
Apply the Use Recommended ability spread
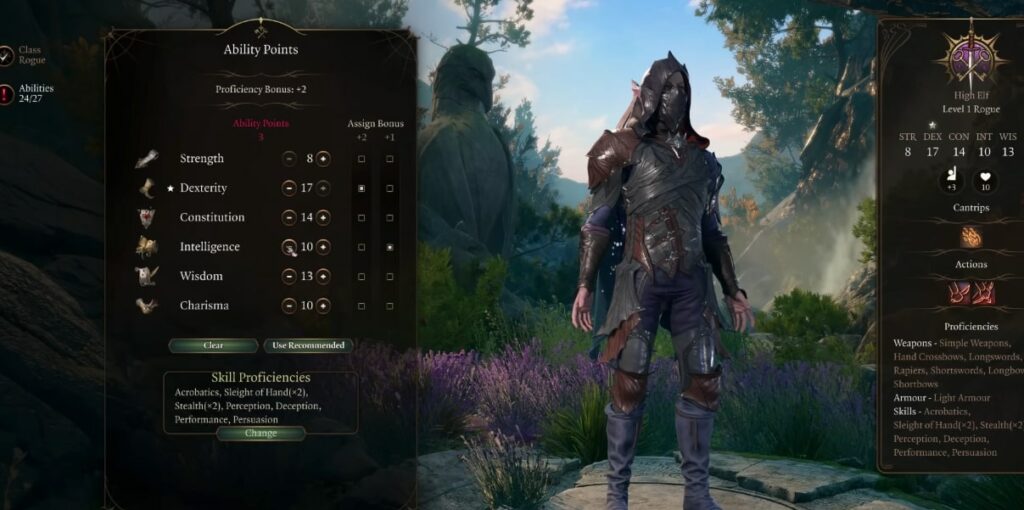[x=308, y=346]
